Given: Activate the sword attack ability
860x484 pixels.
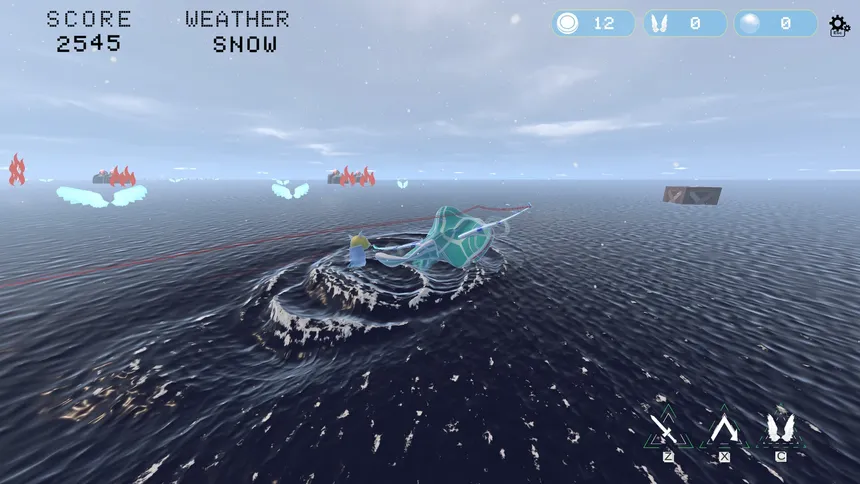Looking at the screenshot, I should coord(664,431).
